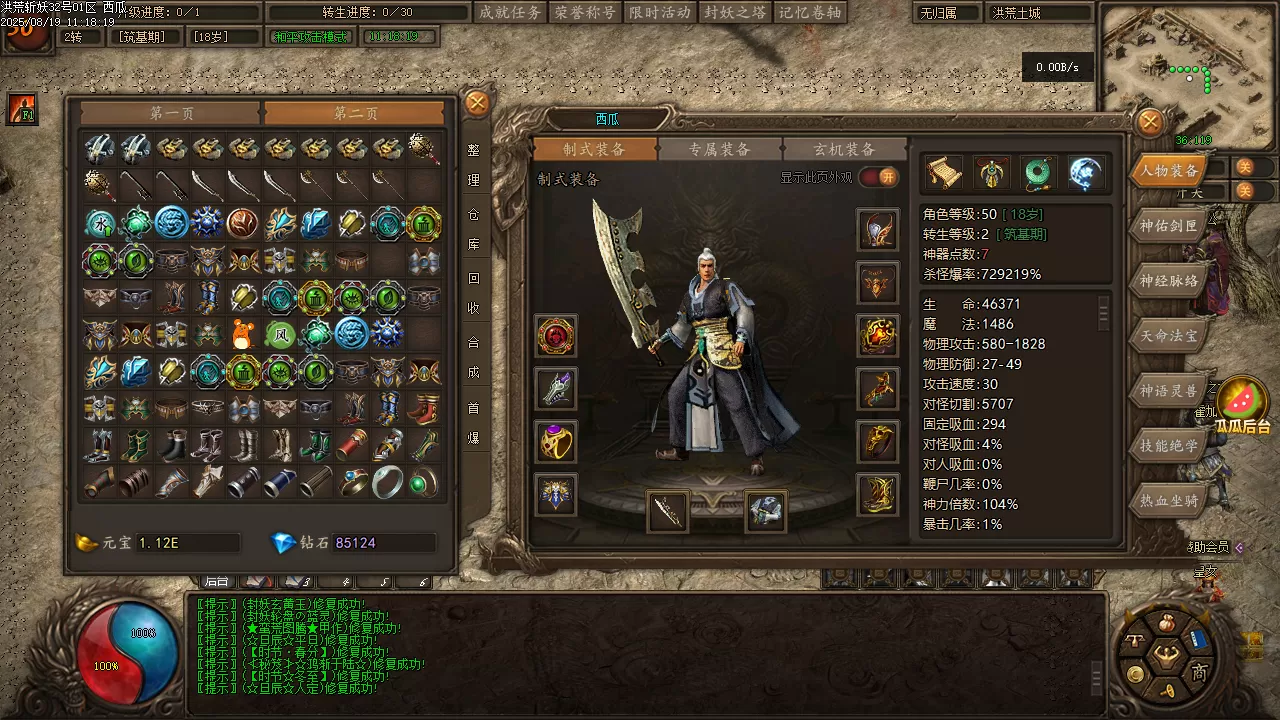Open the 热血坐骑 mount tab
1280x720 pixels.
click(x=1168, y=500)
